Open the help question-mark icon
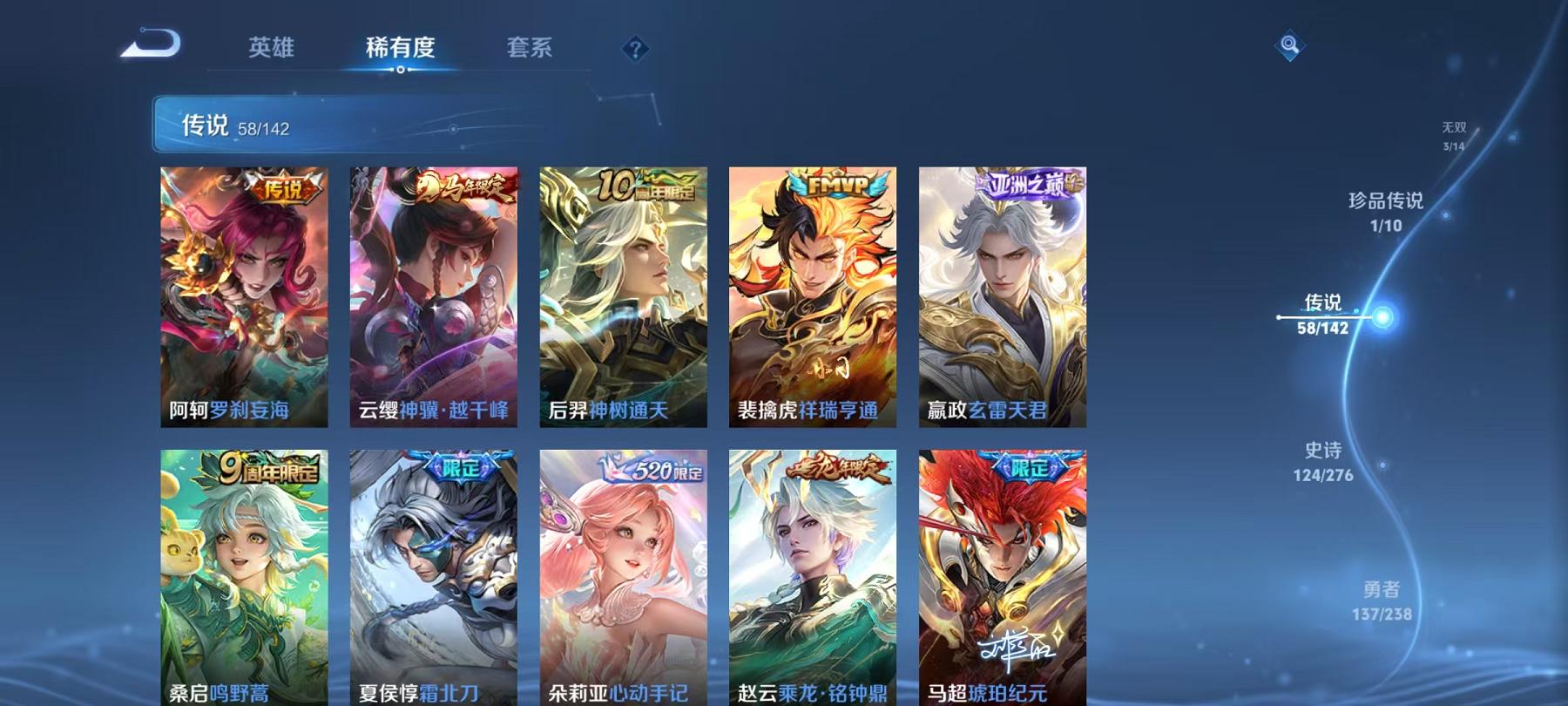The height and width of the screenshot is (706, 1568). (635, 48)
